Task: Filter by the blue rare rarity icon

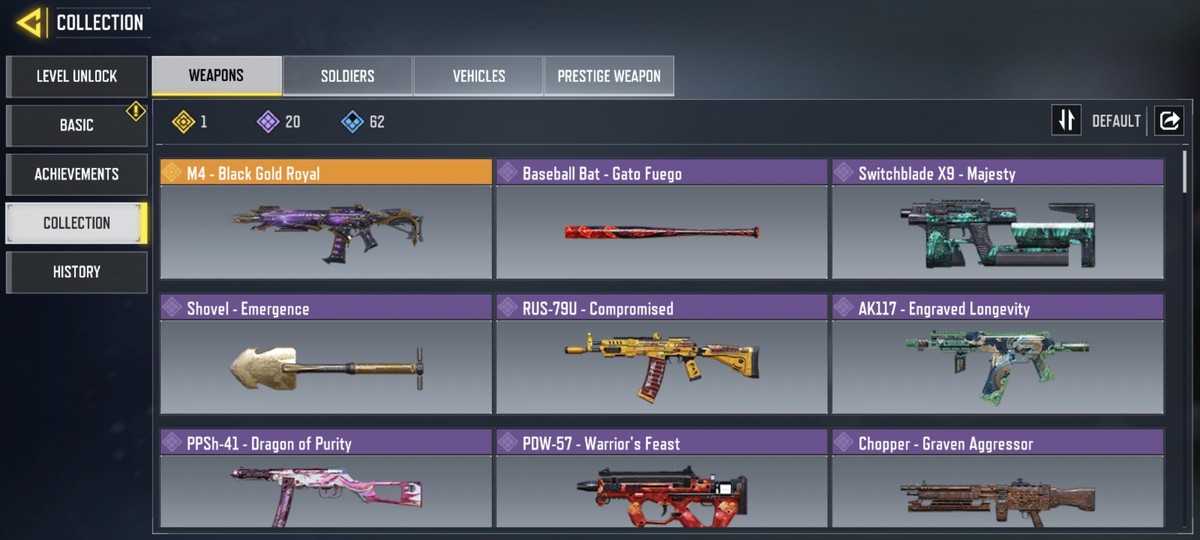Action: [352, 122]
